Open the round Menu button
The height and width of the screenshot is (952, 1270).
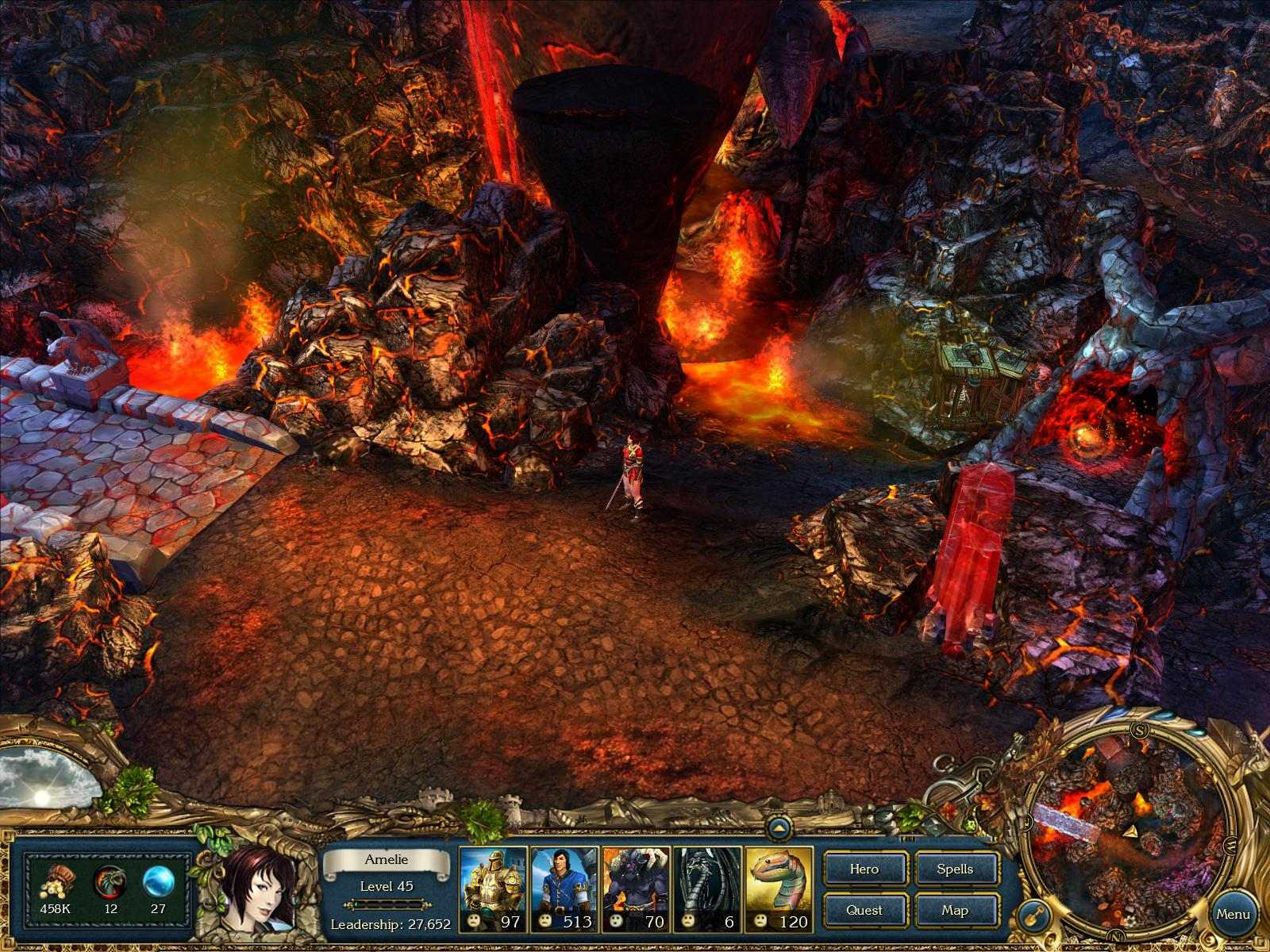pyautogui.click(x=1233, y=914)
